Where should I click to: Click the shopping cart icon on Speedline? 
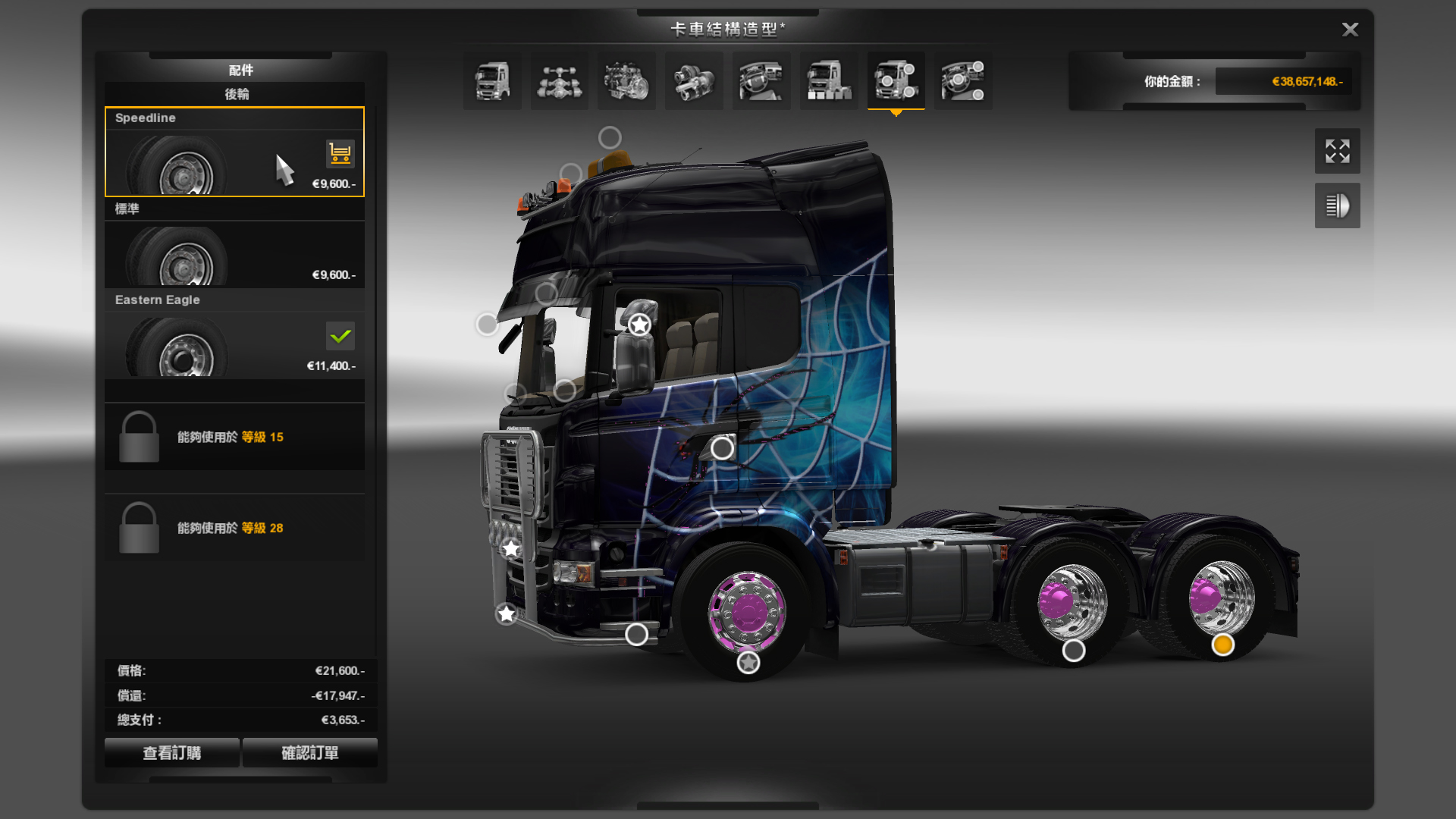point(340,153)
